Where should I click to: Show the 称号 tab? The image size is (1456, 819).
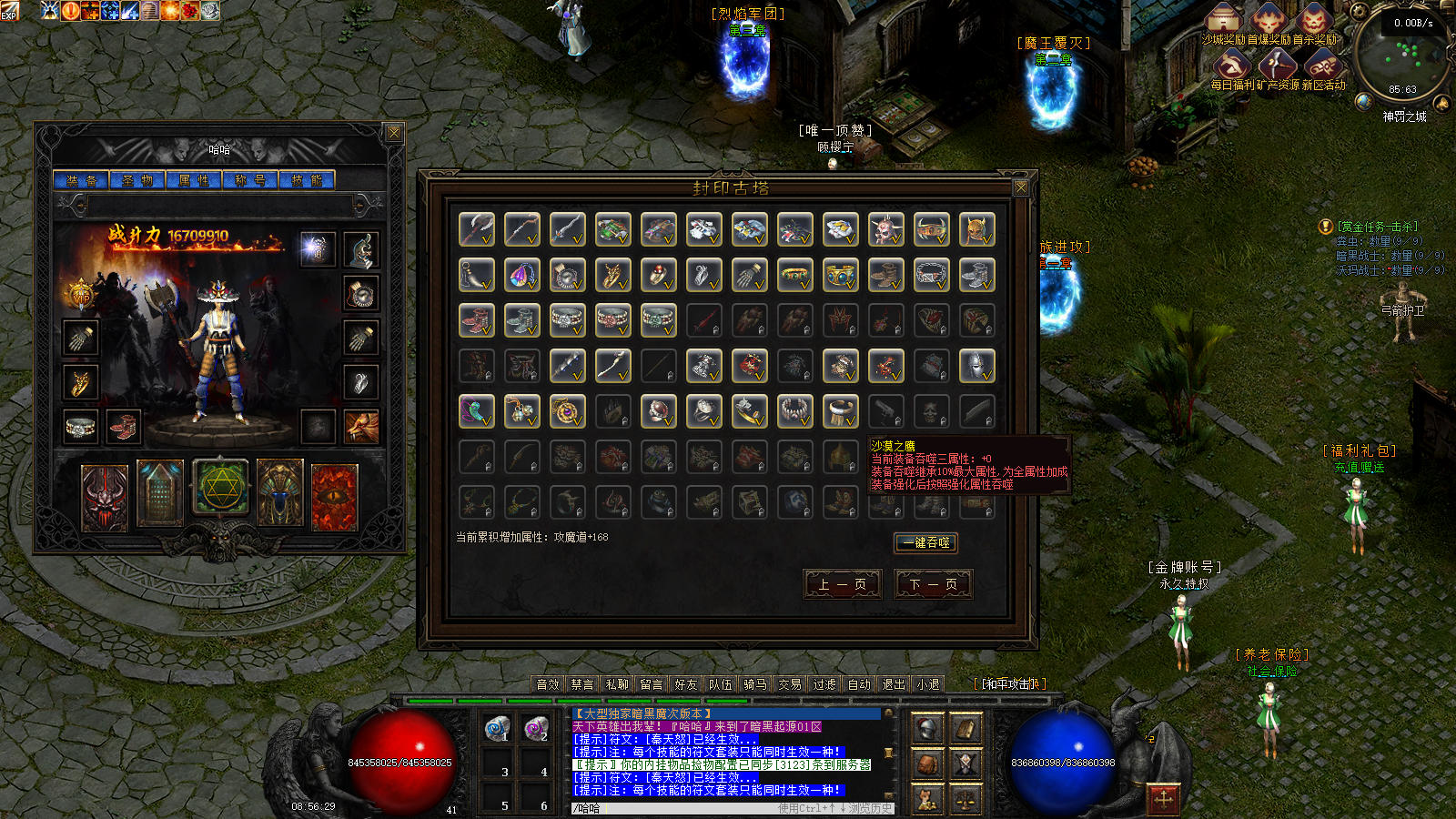pyautogui.click(x=250, y=180)
